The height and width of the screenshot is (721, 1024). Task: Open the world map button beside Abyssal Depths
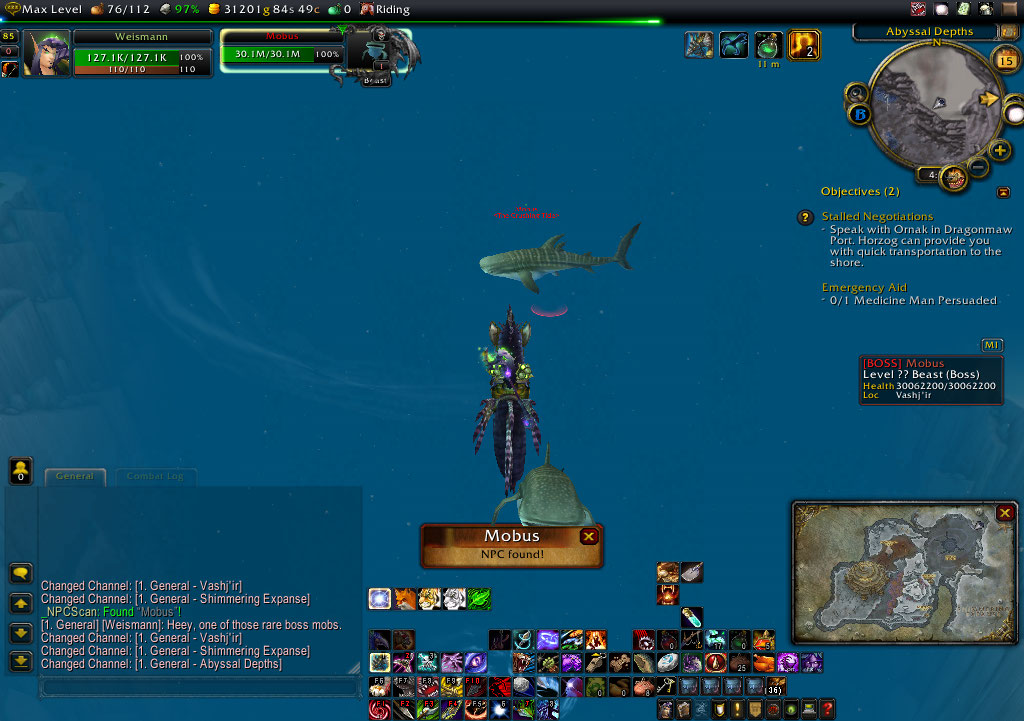click(x=1008, y=32)
